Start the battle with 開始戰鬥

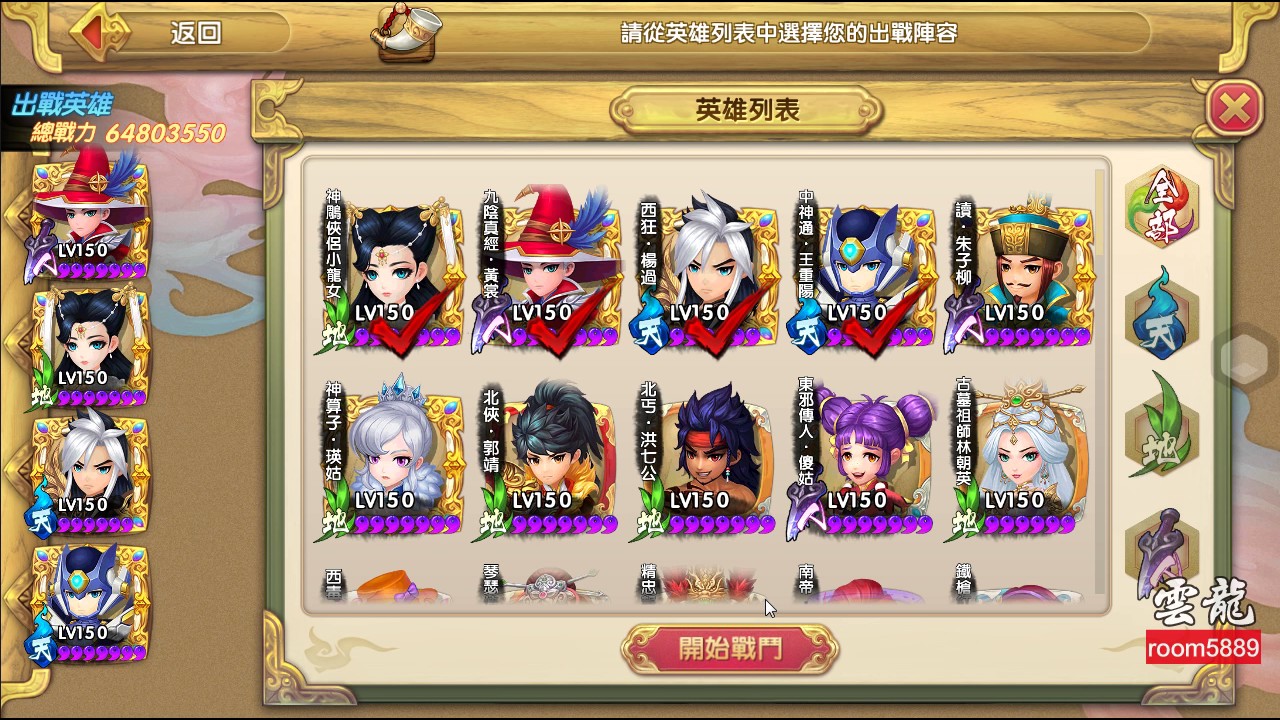(730, 650)
